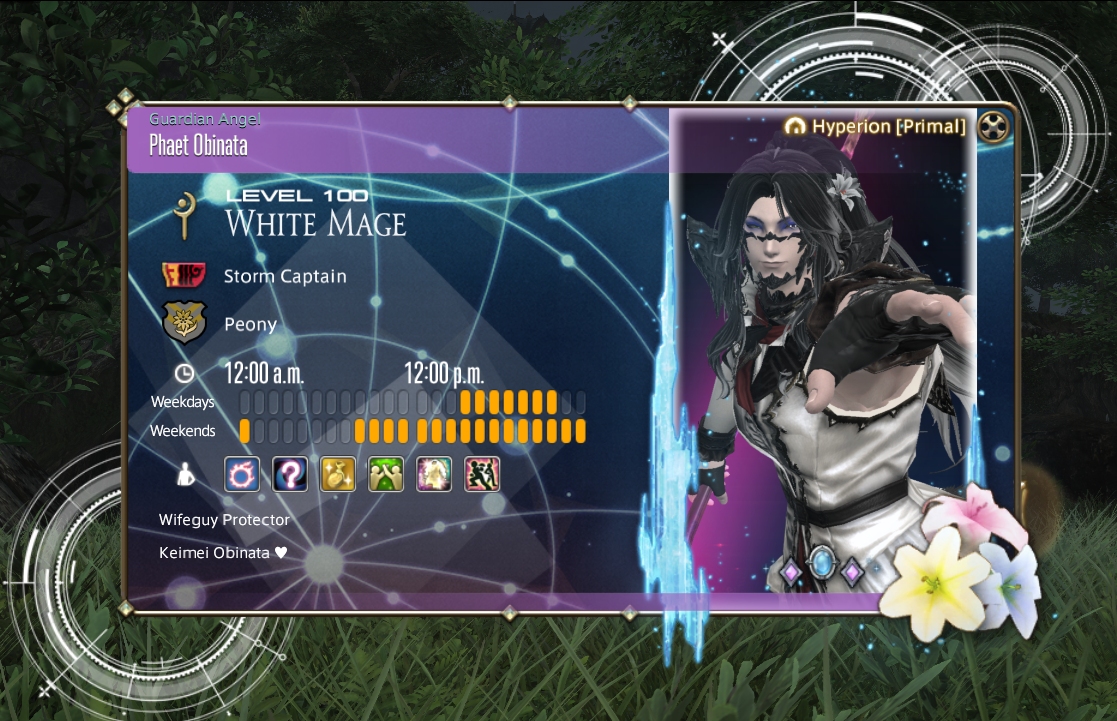Click the Hyperion home world label
1117x721 pixels.
pos(876,126)
